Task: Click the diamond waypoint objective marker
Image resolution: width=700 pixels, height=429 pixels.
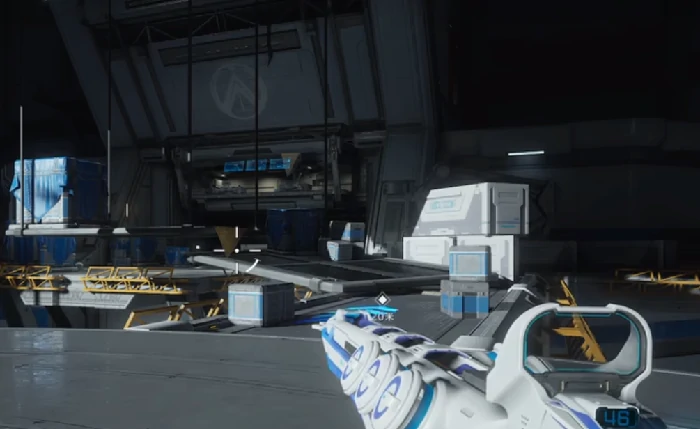Action: tap(381, 298)
